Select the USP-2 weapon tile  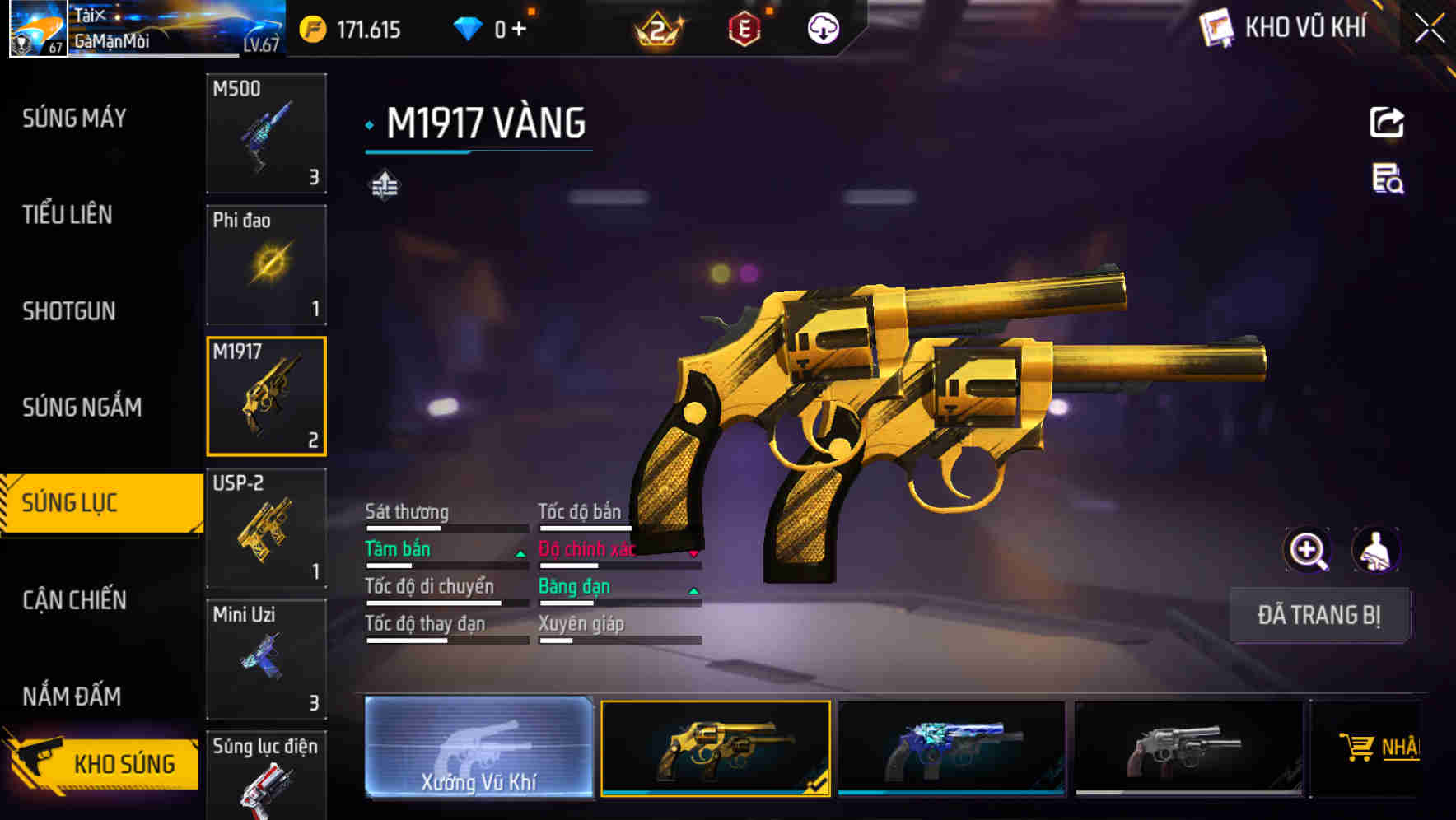point(266,528)
